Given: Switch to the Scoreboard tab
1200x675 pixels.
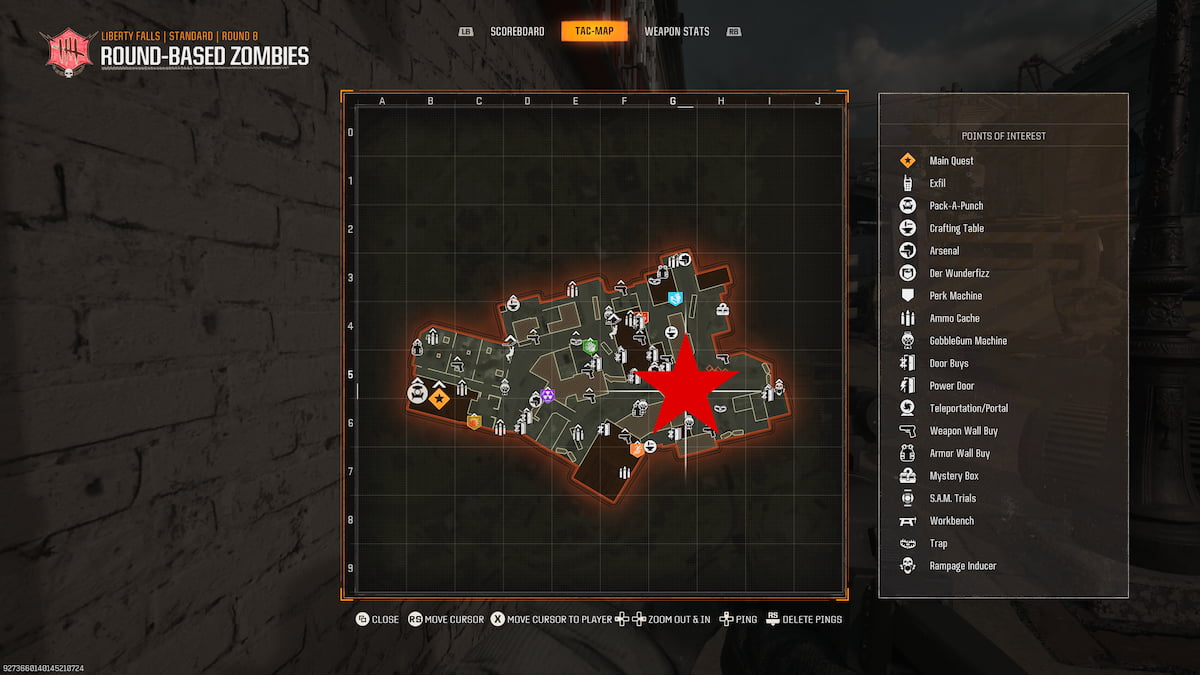Looking at the screenshot, I should click(517, 31).
